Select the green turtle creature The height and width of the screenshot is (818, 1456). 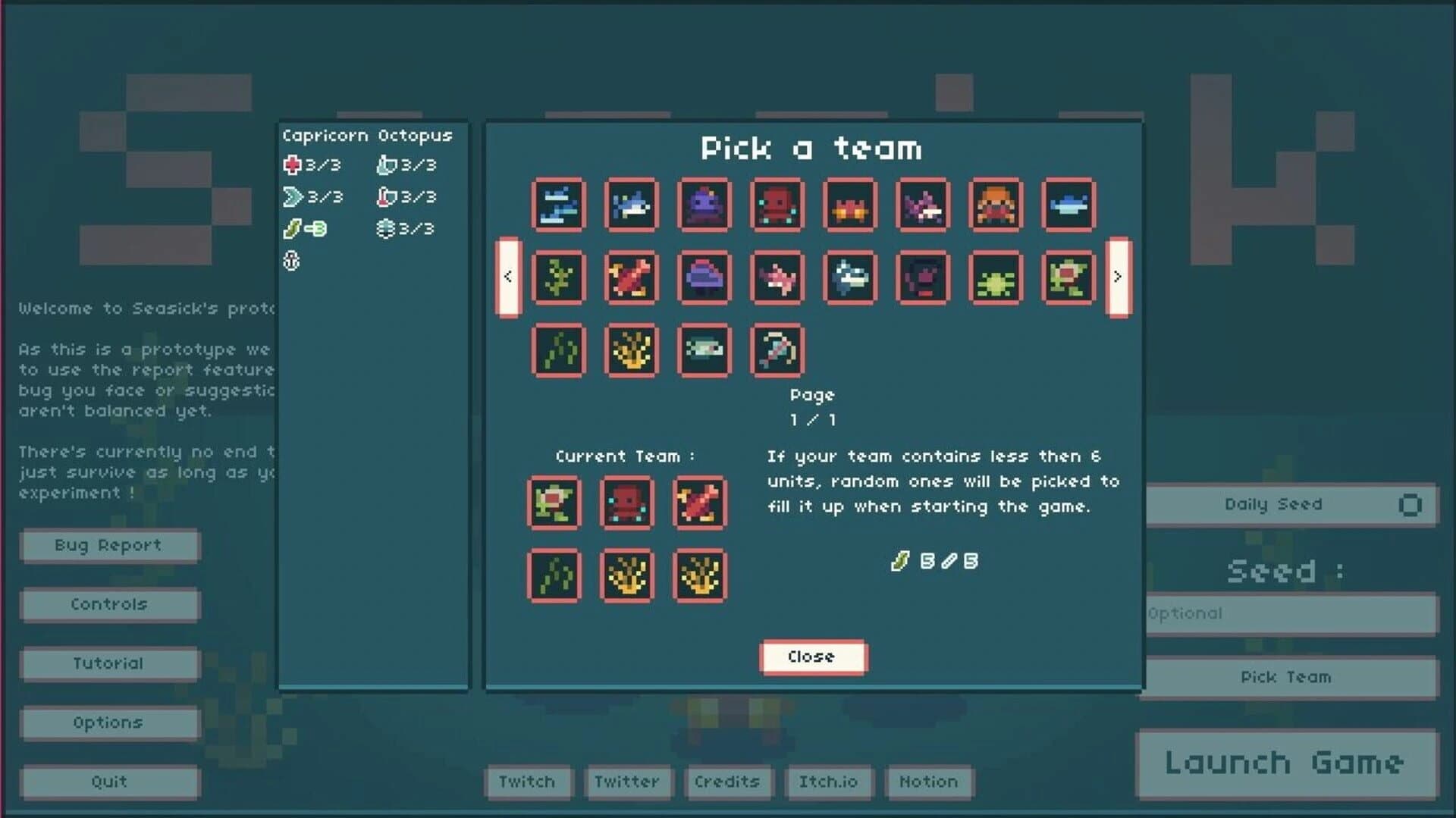pyautogui.click(x=1067, y=278)
